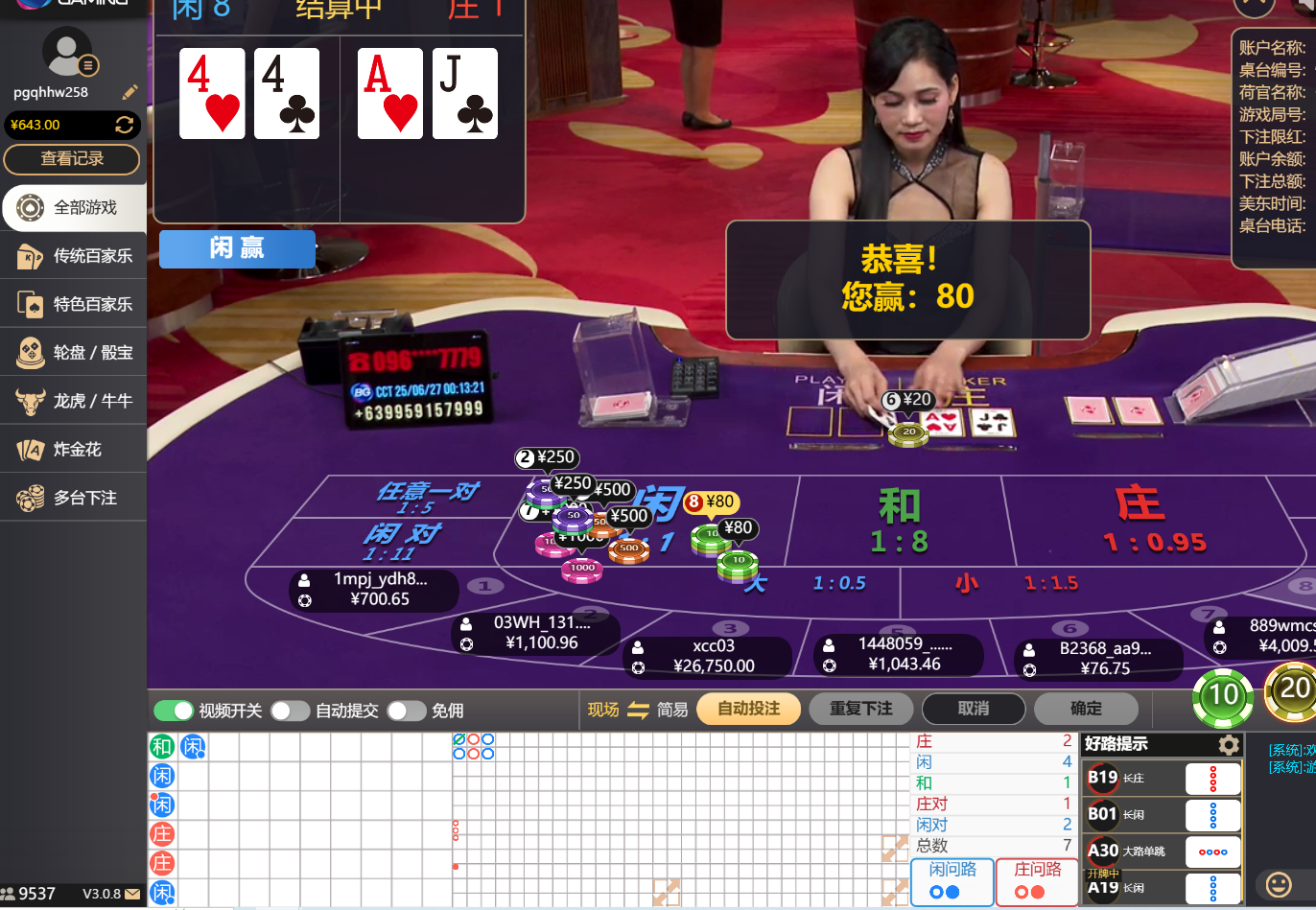Screen dimensions: 1316x910
Task: Click the 闲问路 player prediction button
Action: [952, 880]
